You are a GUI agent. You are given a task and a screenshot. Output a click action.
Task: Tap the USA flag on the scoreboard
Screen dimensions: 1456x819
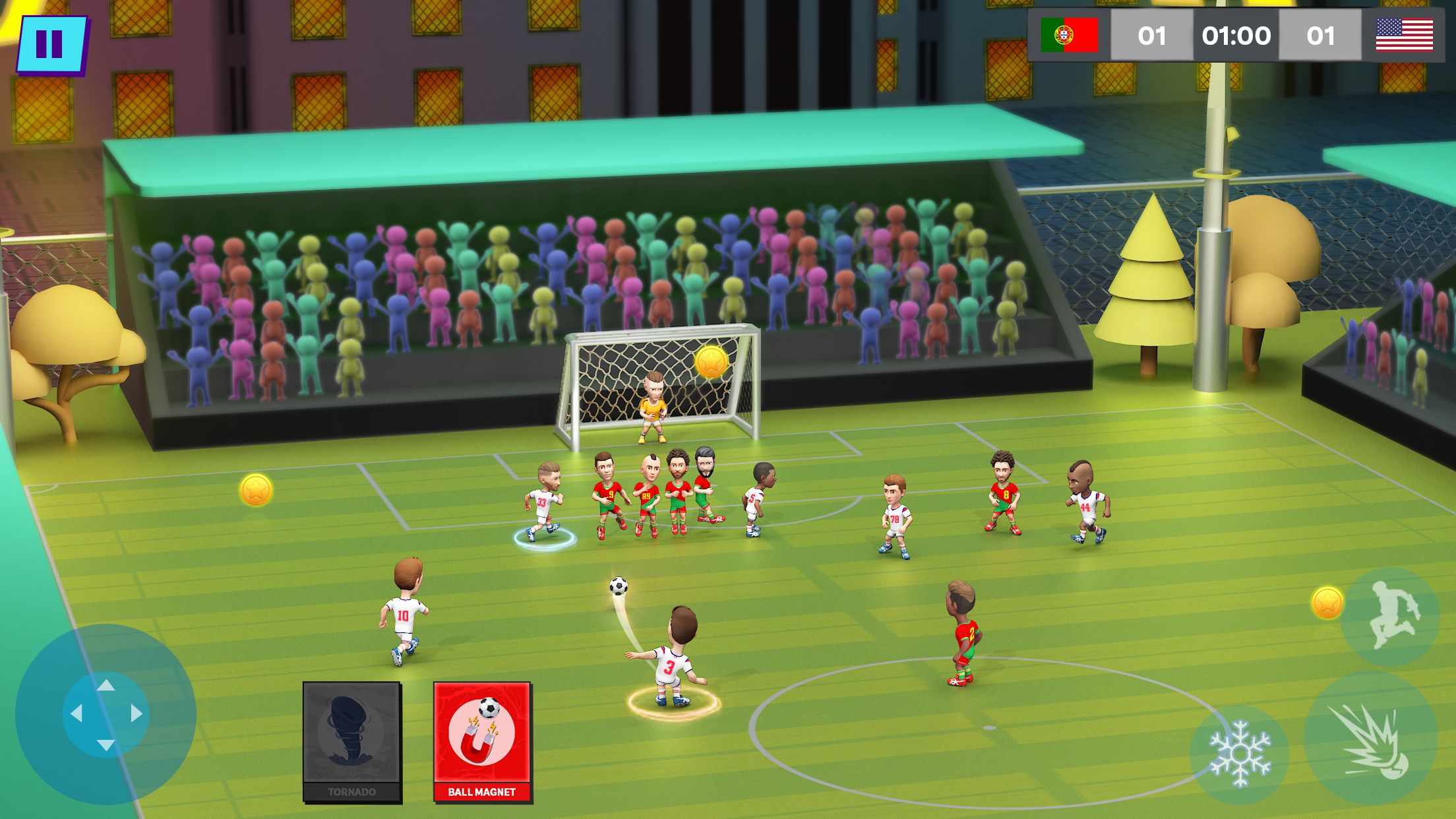1406,35
